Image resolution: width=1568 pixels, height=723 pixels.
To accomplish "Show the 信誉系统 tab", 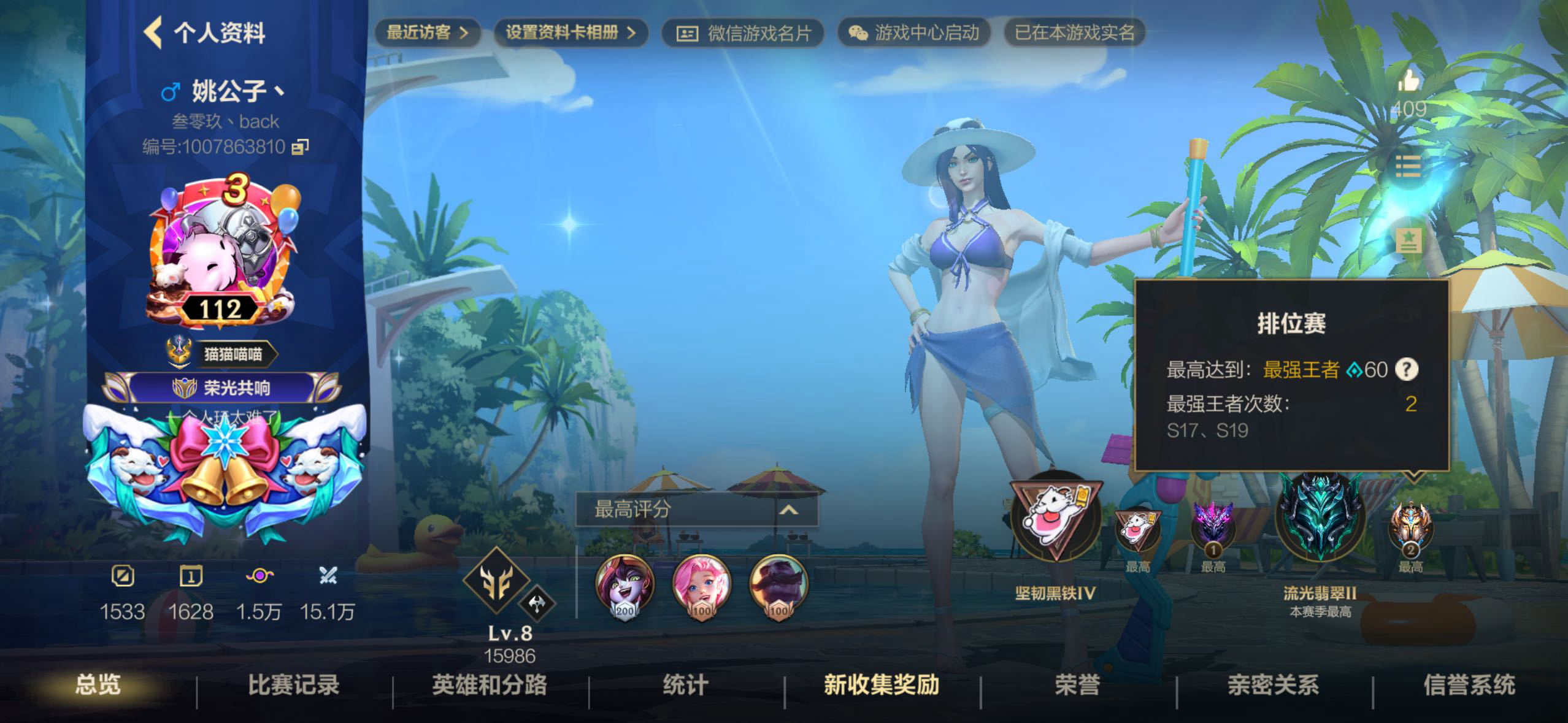I will (1469, 685).
